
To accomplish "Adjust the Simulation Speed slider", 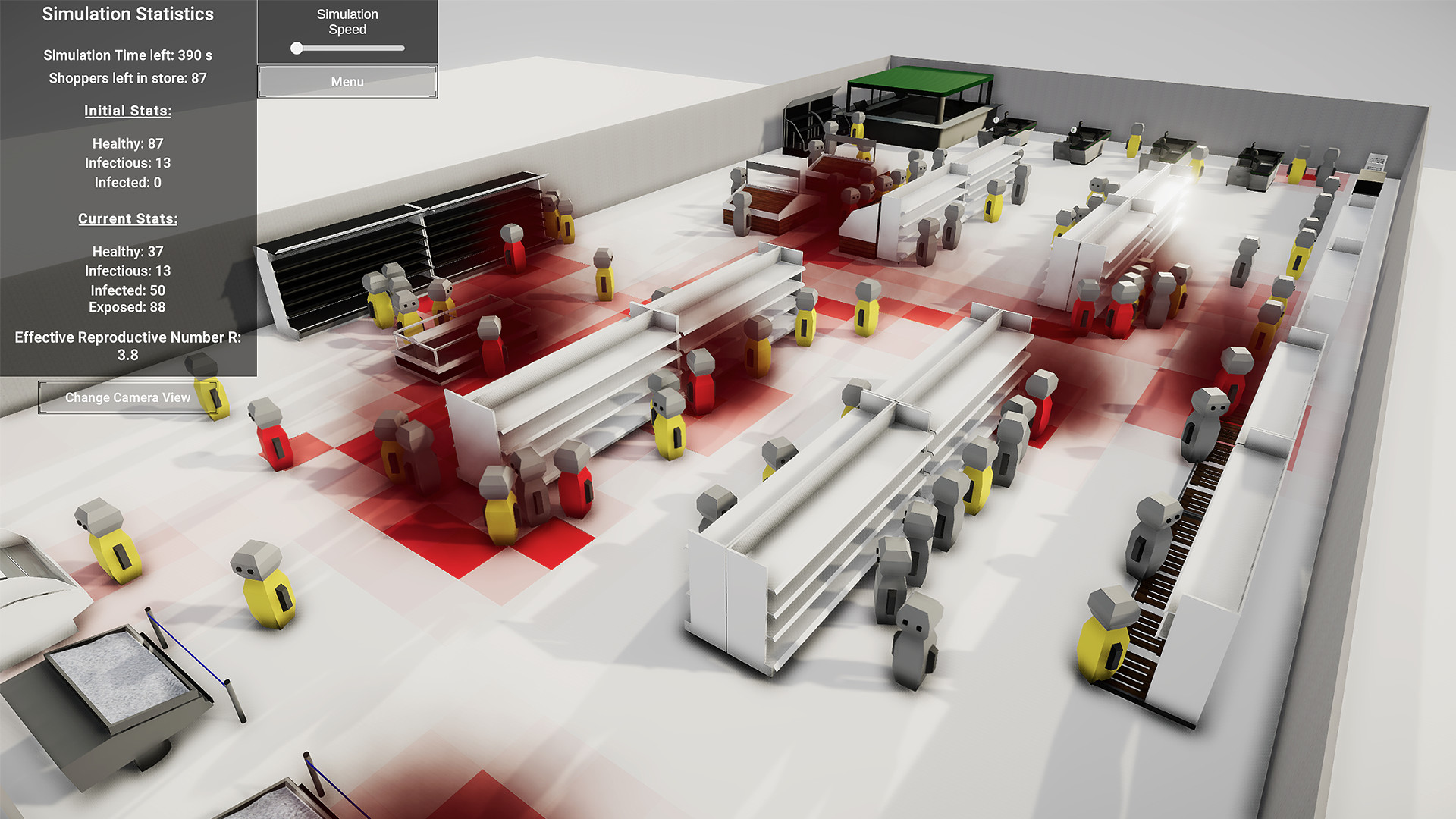I will pos(298,48).
